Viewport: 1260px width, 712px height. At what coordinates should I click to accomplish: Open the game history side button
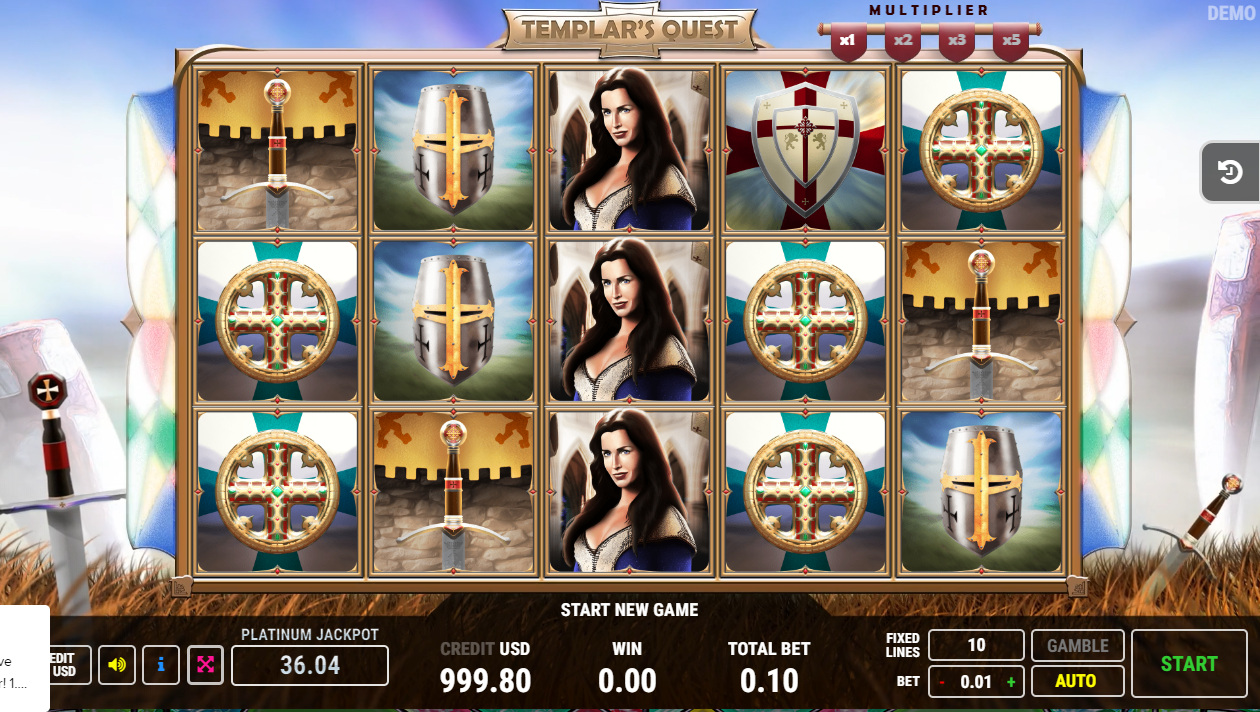(1229, 172)
